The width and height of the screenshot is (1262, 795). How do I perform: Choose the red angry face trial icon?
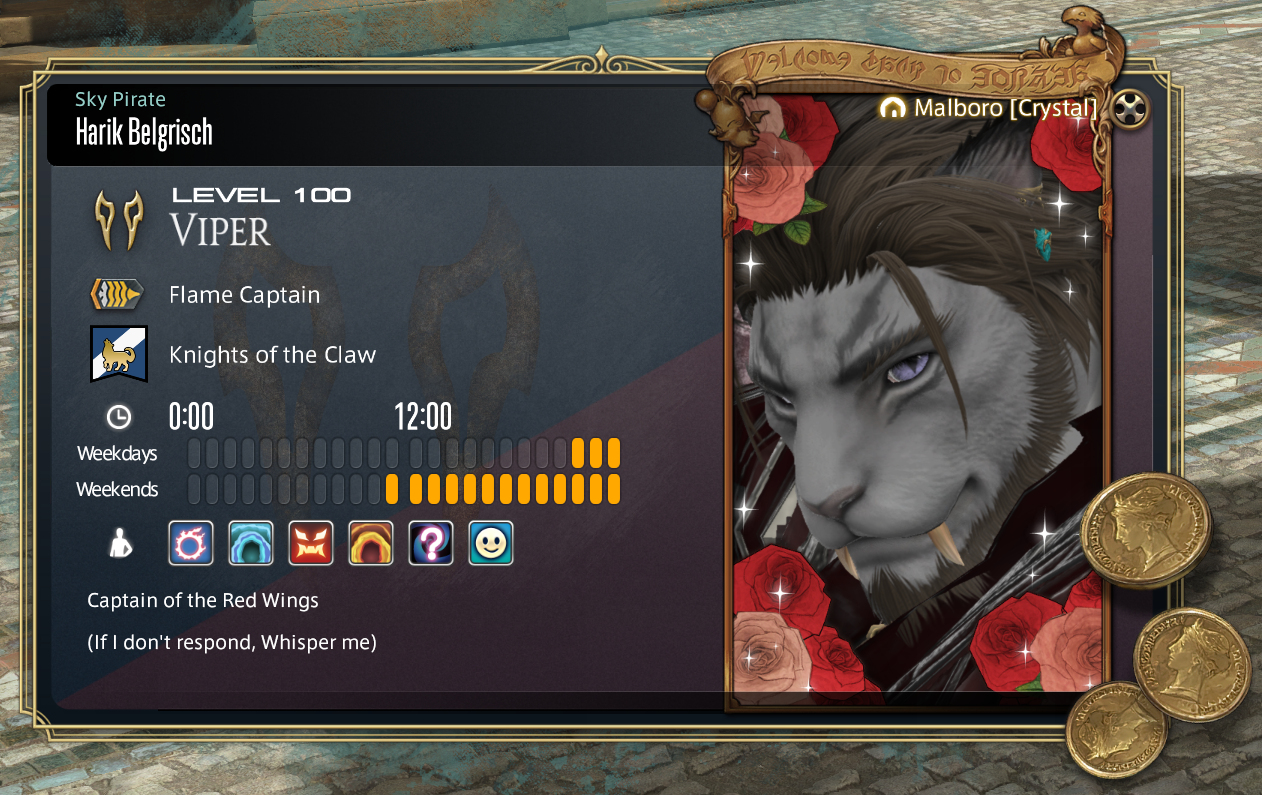point(311,543)
